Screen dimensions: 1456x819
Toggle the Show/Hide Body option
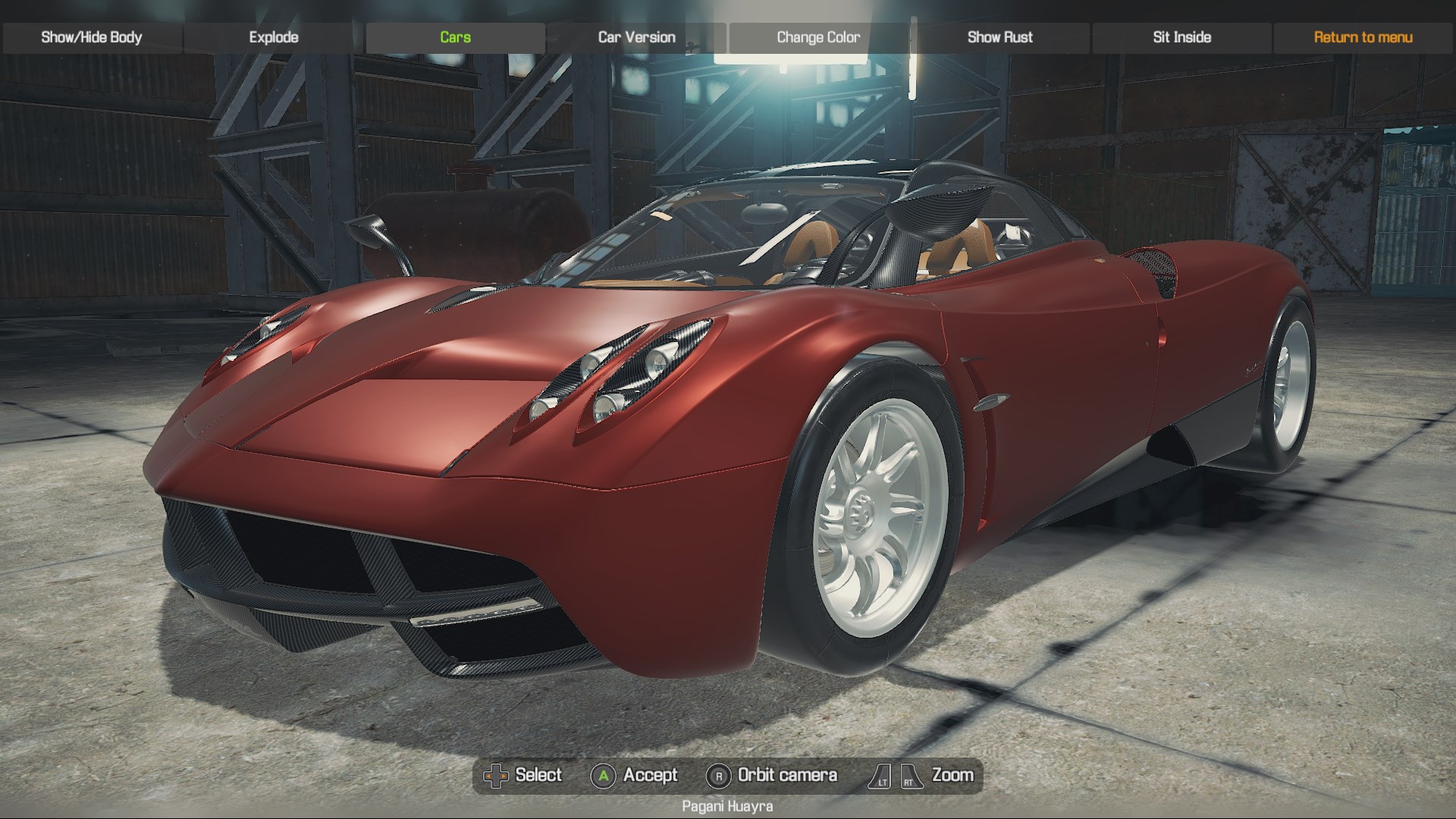[x=92, y=37]
